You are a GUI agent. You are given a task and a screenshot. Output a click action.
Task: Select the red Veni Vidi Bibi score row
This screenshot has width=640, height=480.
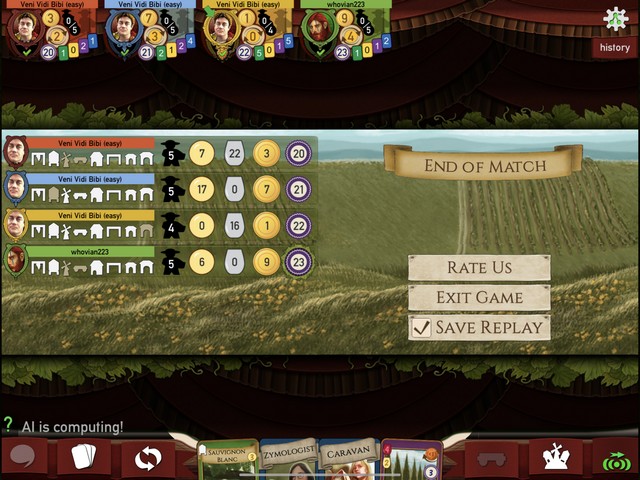(x=158, y=152)
